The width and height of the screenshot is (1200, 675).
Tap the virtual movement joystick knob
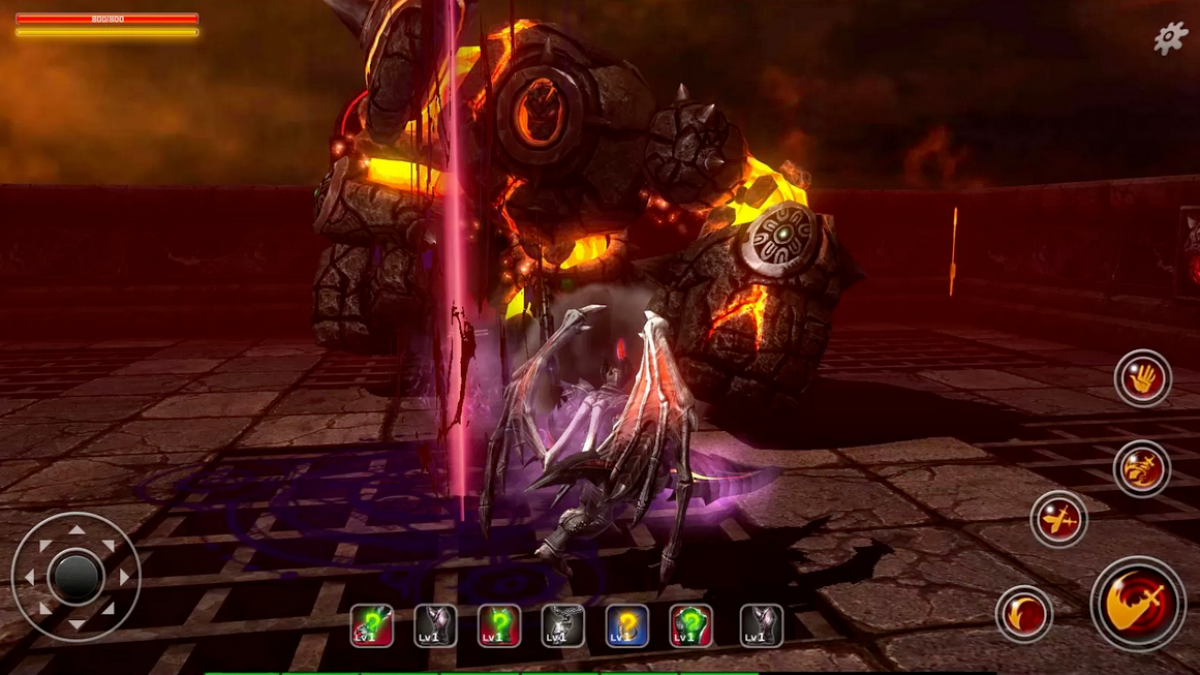(x=76, y=576)
